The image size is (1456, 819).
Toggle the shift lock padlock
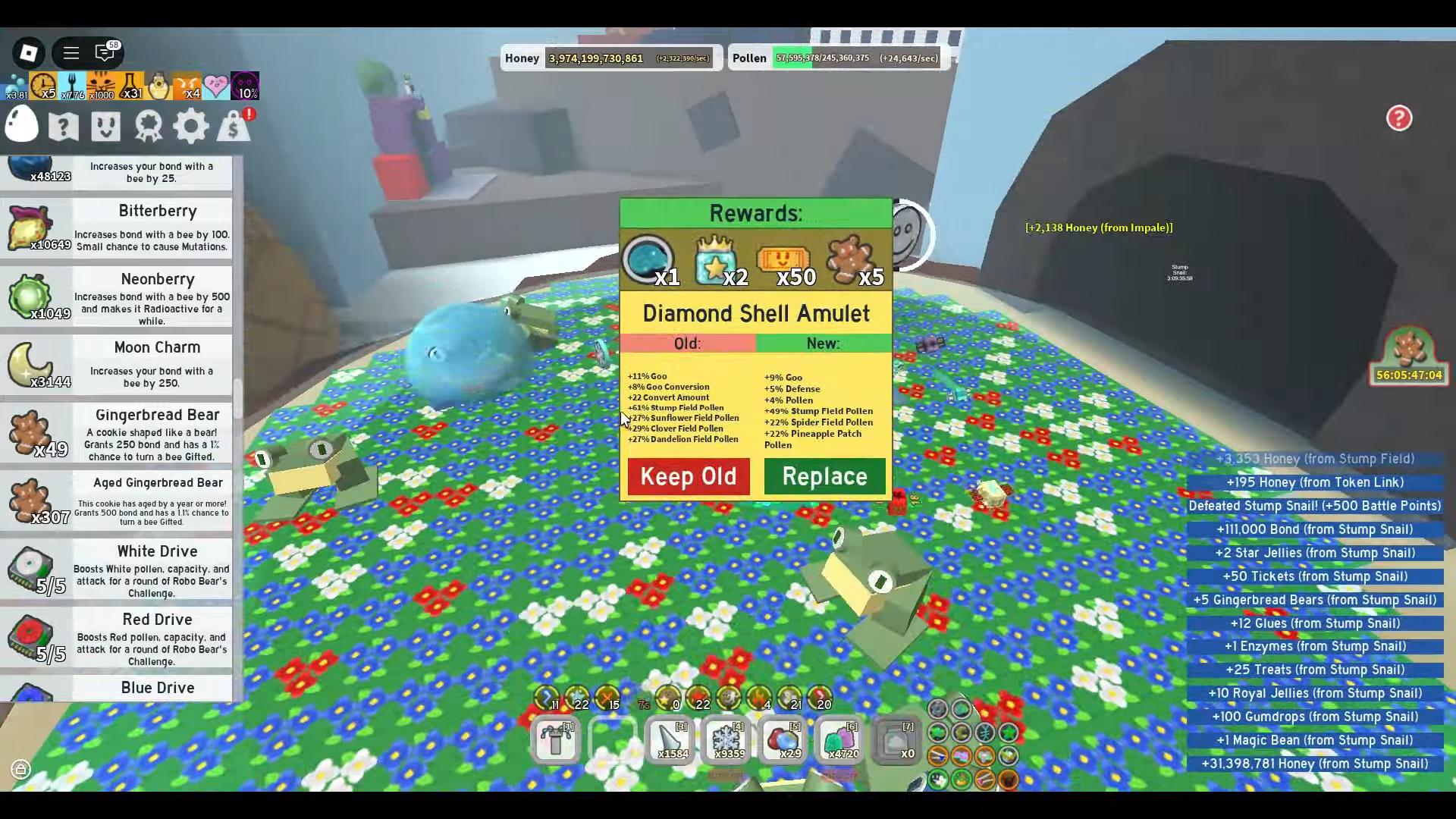click(20, 770)
